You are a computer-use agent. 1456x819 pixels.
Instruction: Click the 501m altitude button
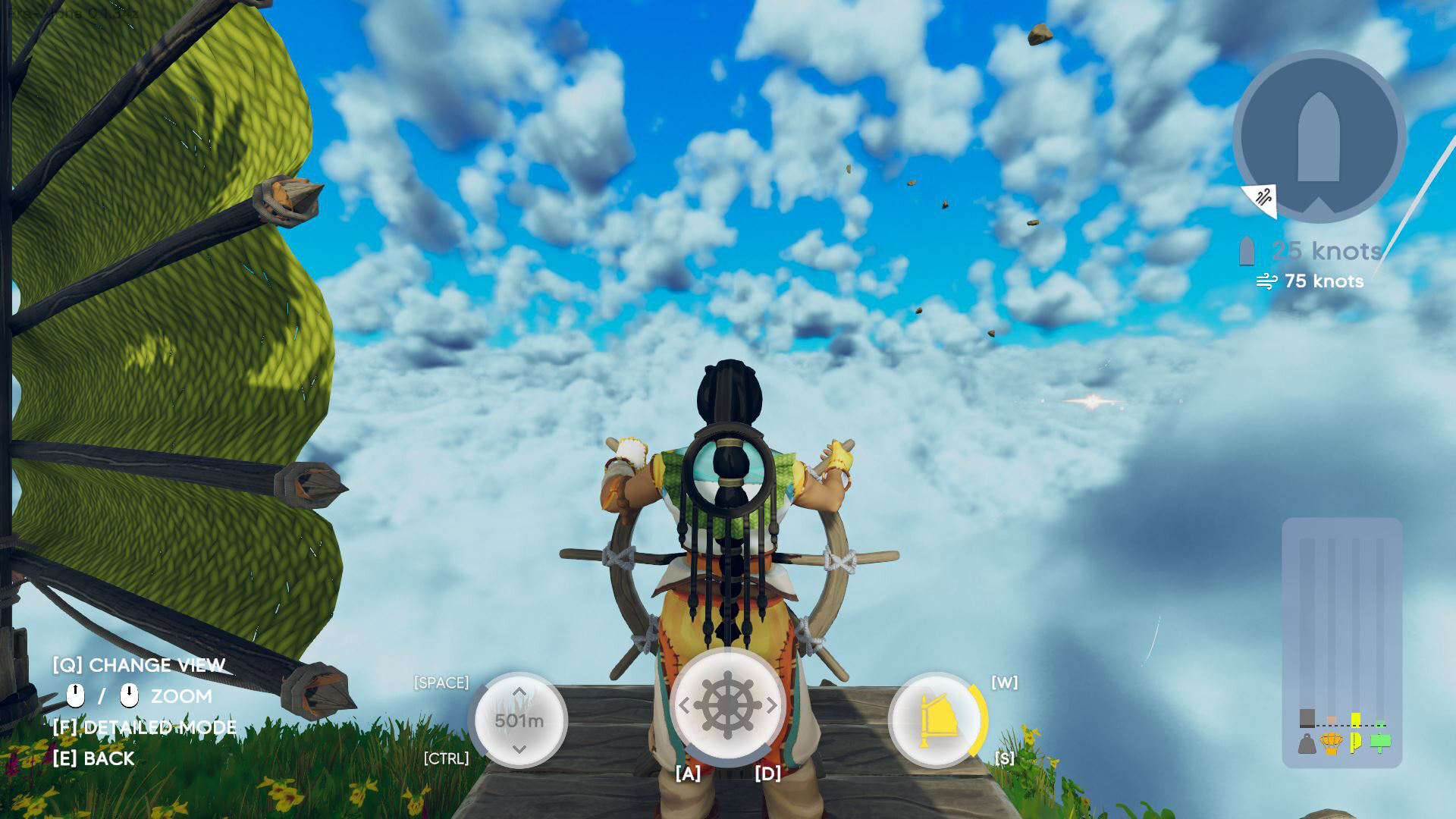[519, 721]
